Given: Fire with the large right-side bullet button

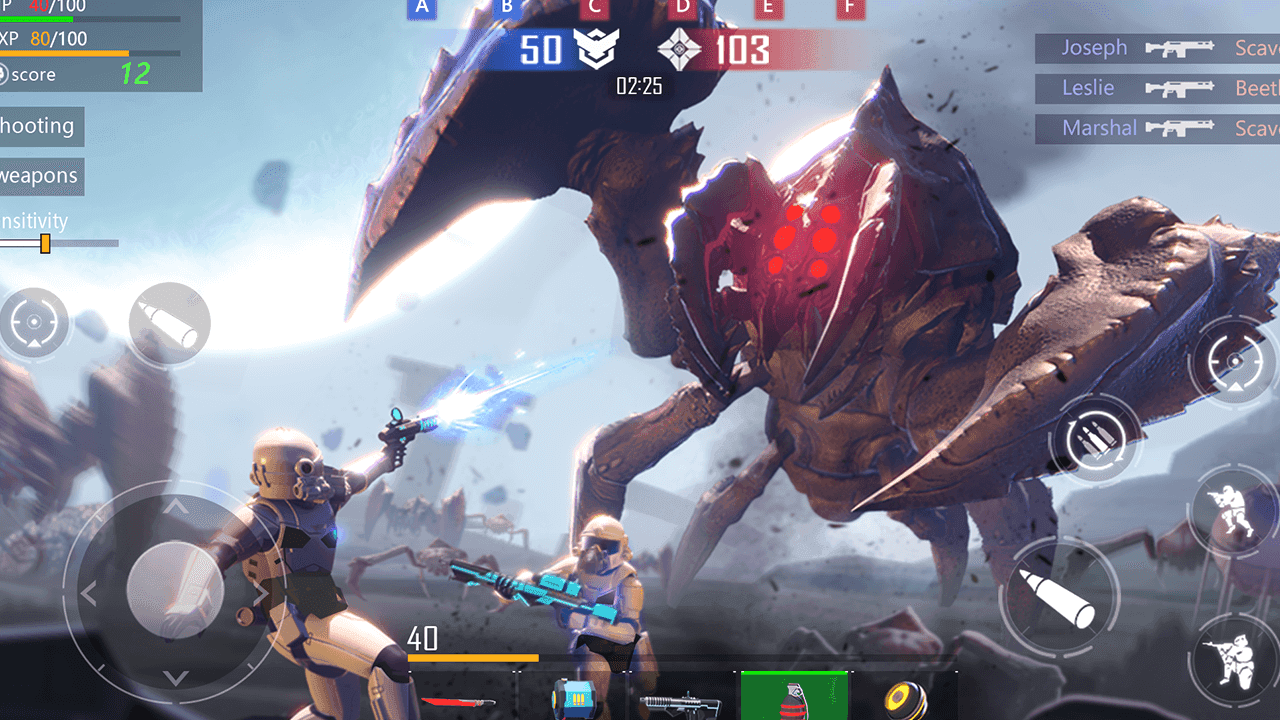Looking at the screenshot, I should pos(1059,597).
